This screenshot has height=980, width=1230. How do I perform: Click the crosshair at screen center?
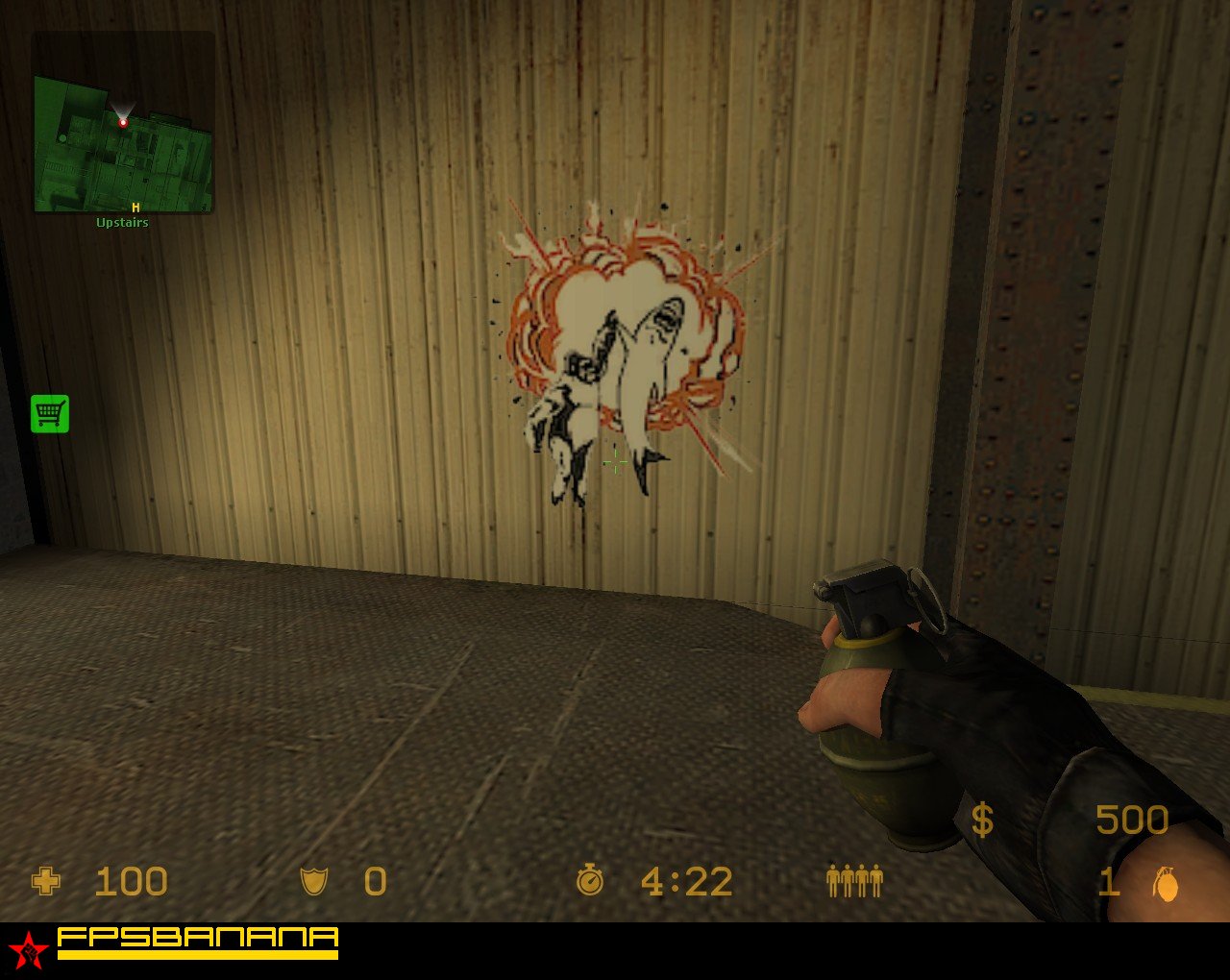coord(615,462)
